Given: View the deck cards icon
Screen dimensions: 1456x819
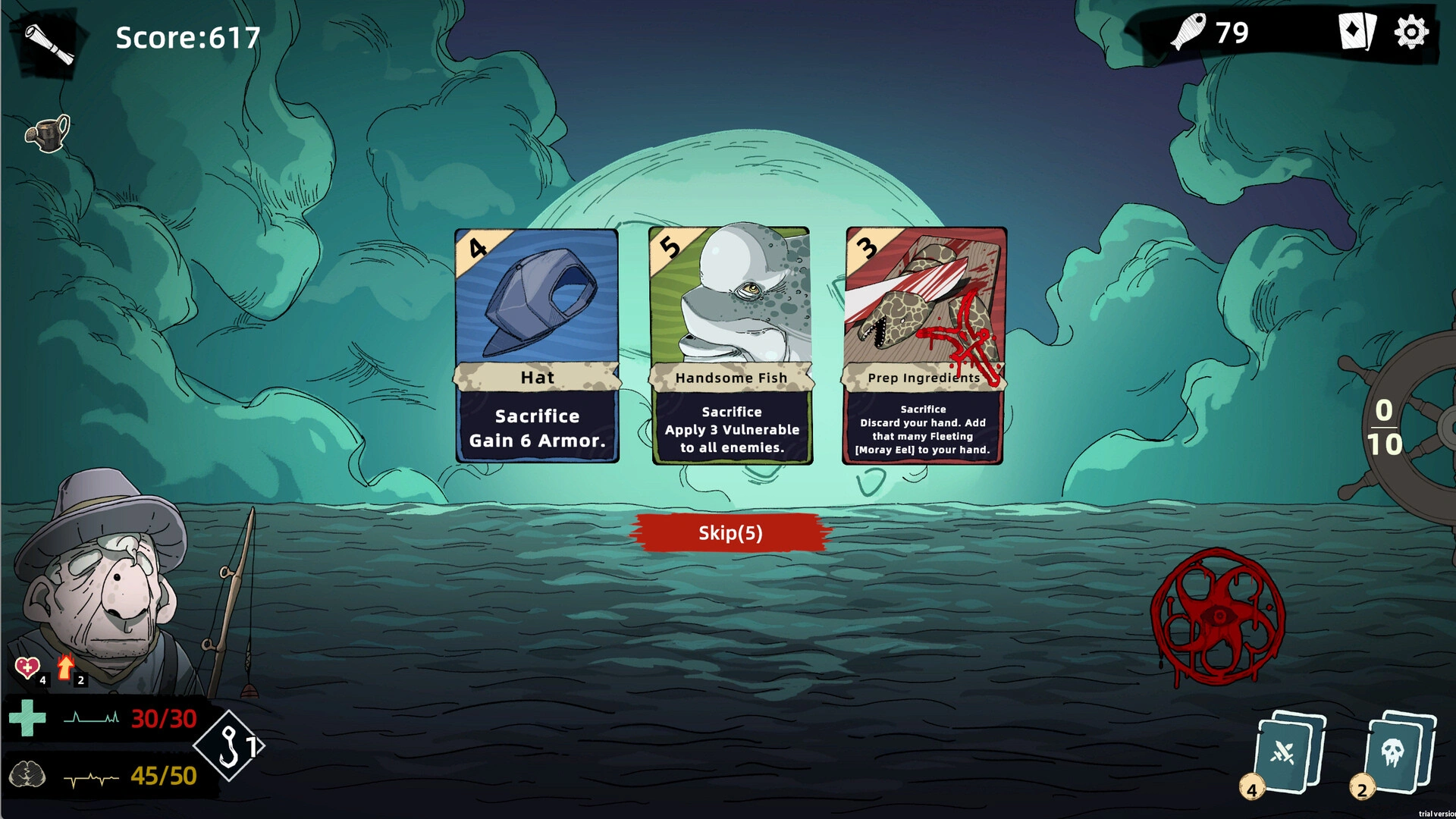Looking at the screenshot, I should pyautogui.click(x=1356, y=33).
